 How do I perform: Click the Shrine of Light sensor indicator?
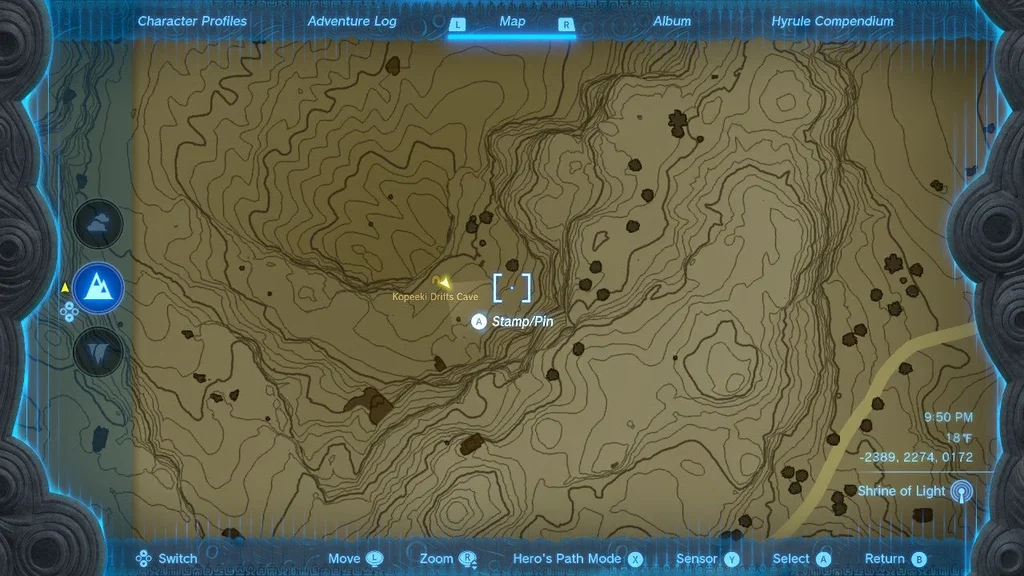[x=961, y=491]
